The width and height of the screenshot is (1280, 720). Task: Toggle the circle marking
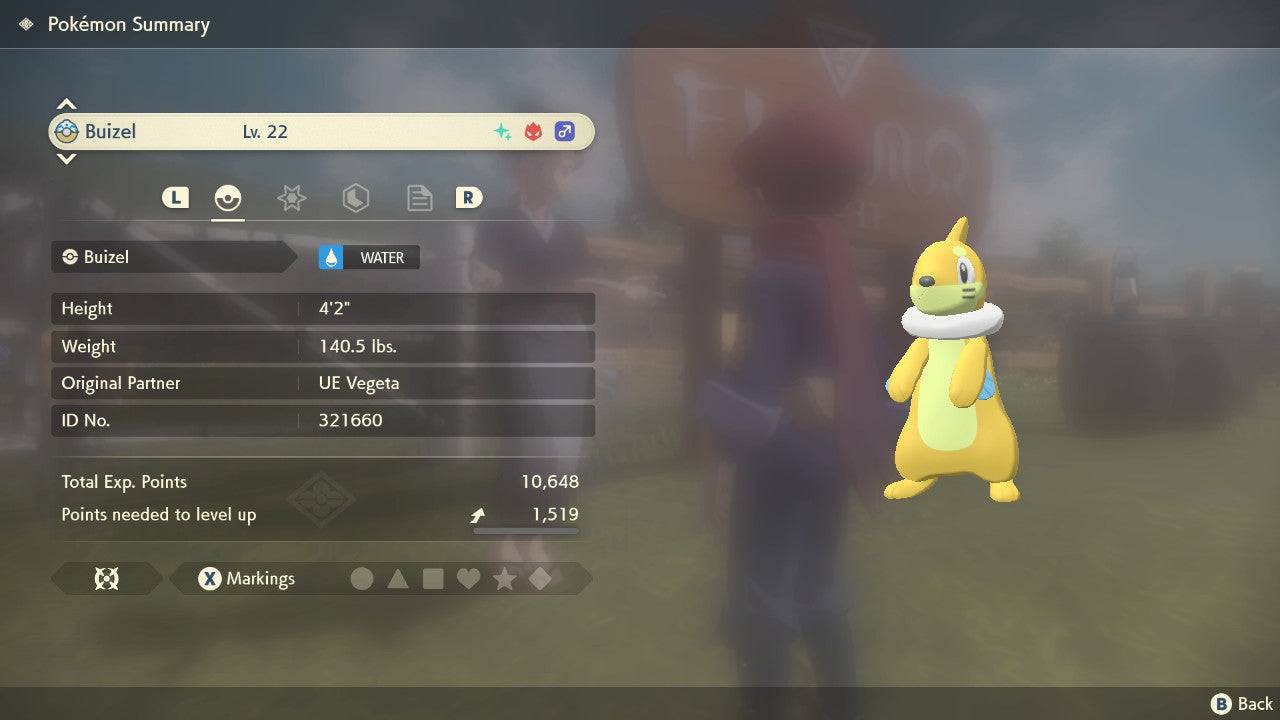pyautogui.click(x=362, y=578)
